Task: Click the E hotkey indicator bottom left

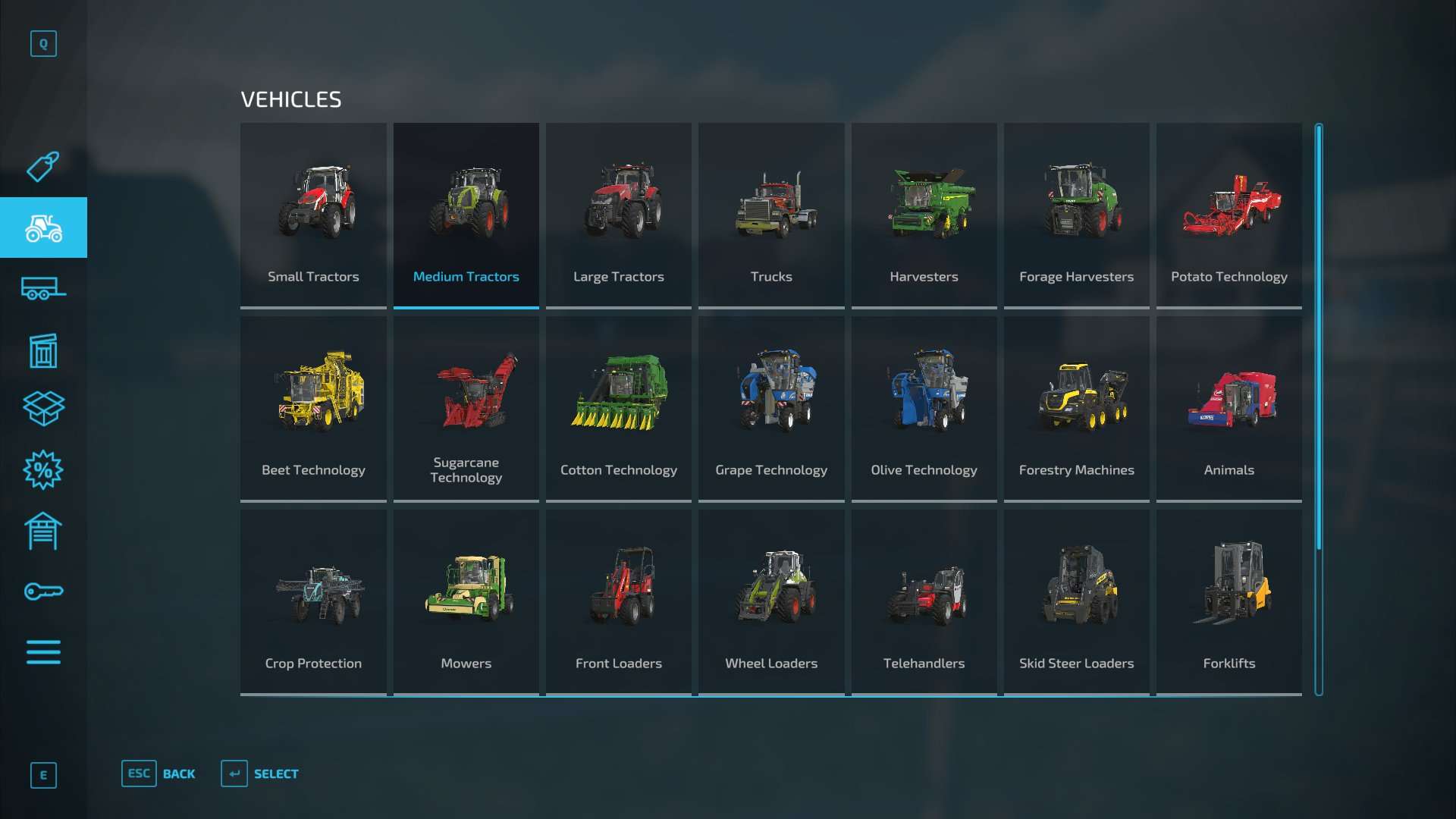Action: click(x=43, y=775)
